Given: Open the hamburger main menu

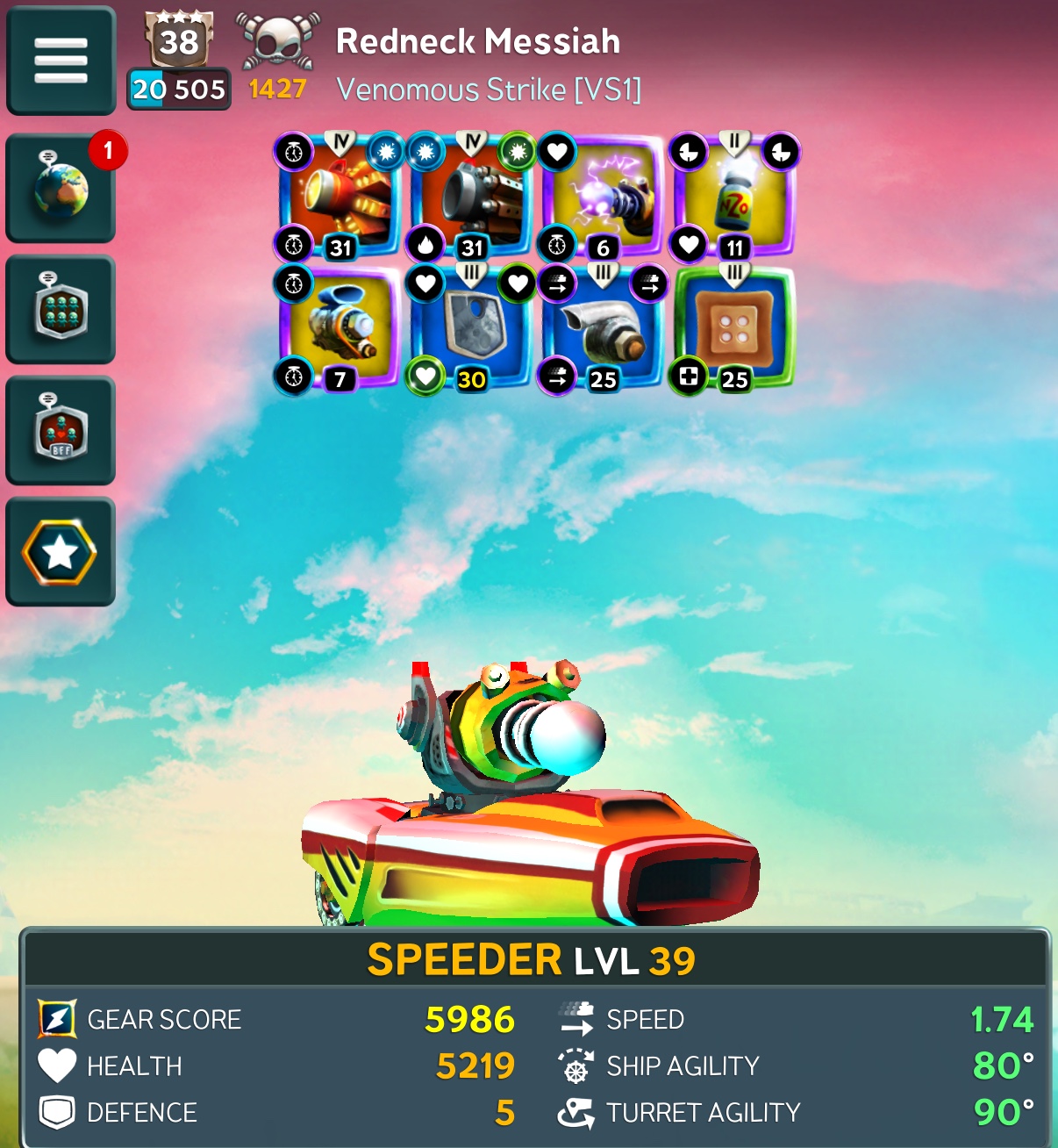Looking at the screenshot, I should tap(61, 61).
